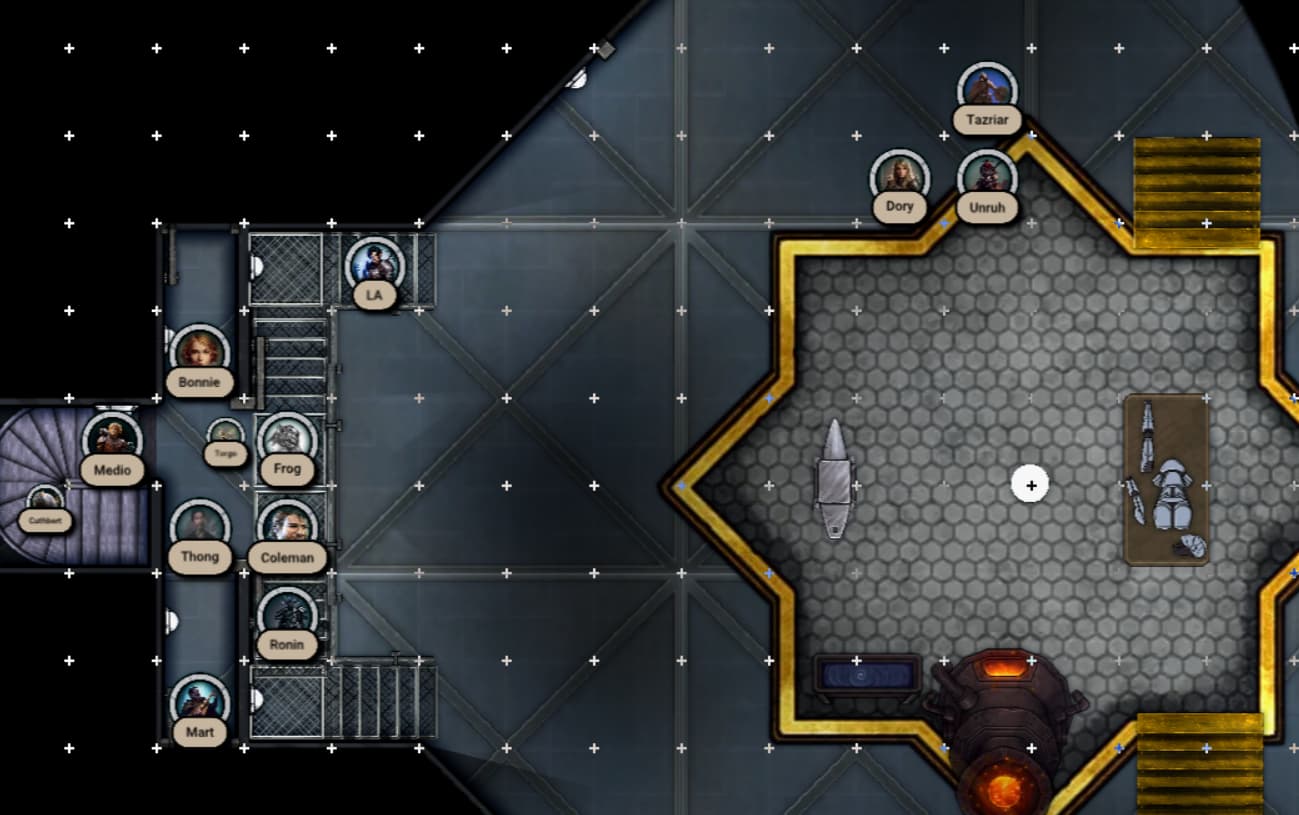Select the Dory character token

[x=900, y=178]
